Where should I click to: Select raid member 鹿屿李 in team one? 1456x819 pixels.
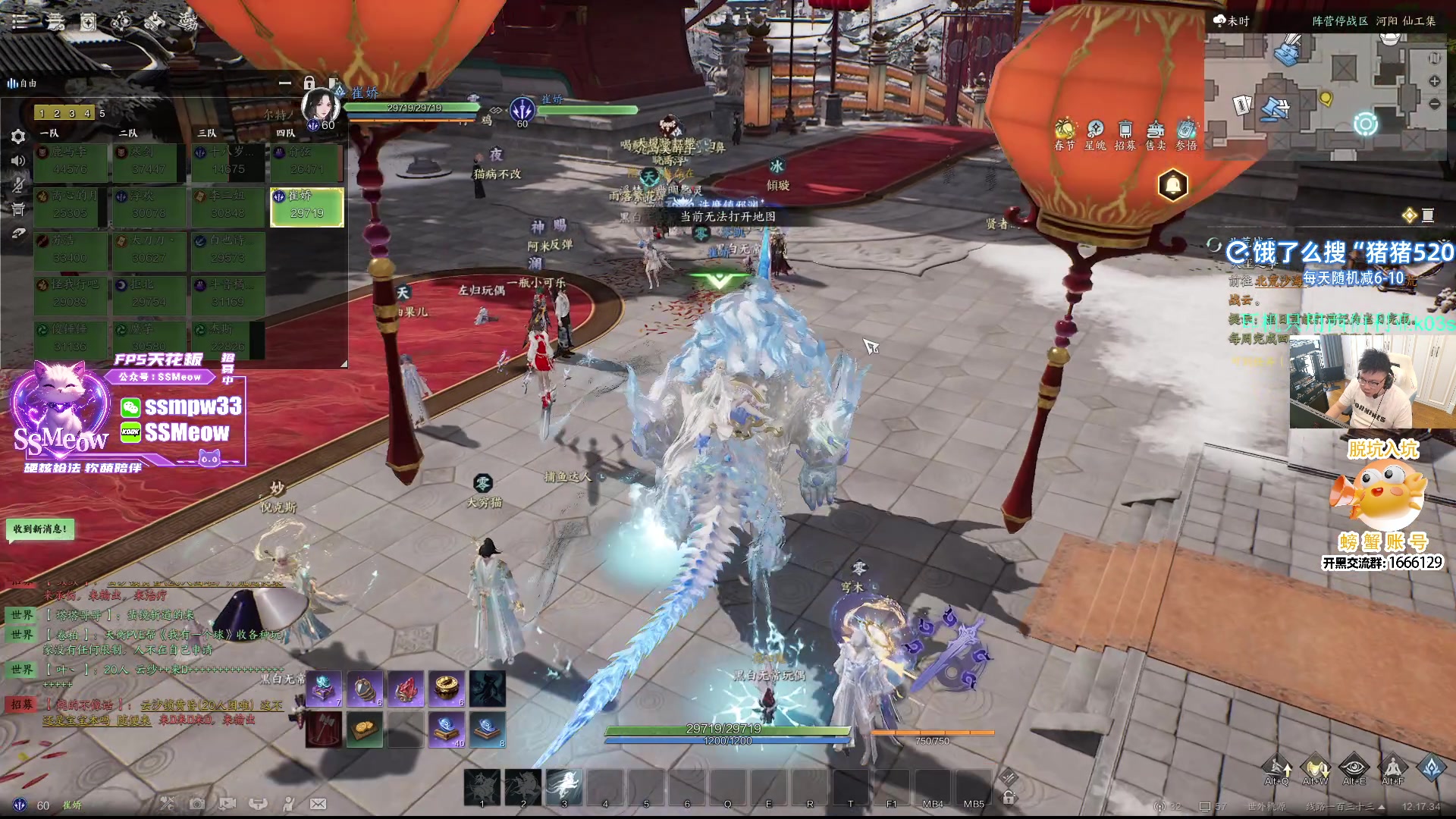point(71,162)
